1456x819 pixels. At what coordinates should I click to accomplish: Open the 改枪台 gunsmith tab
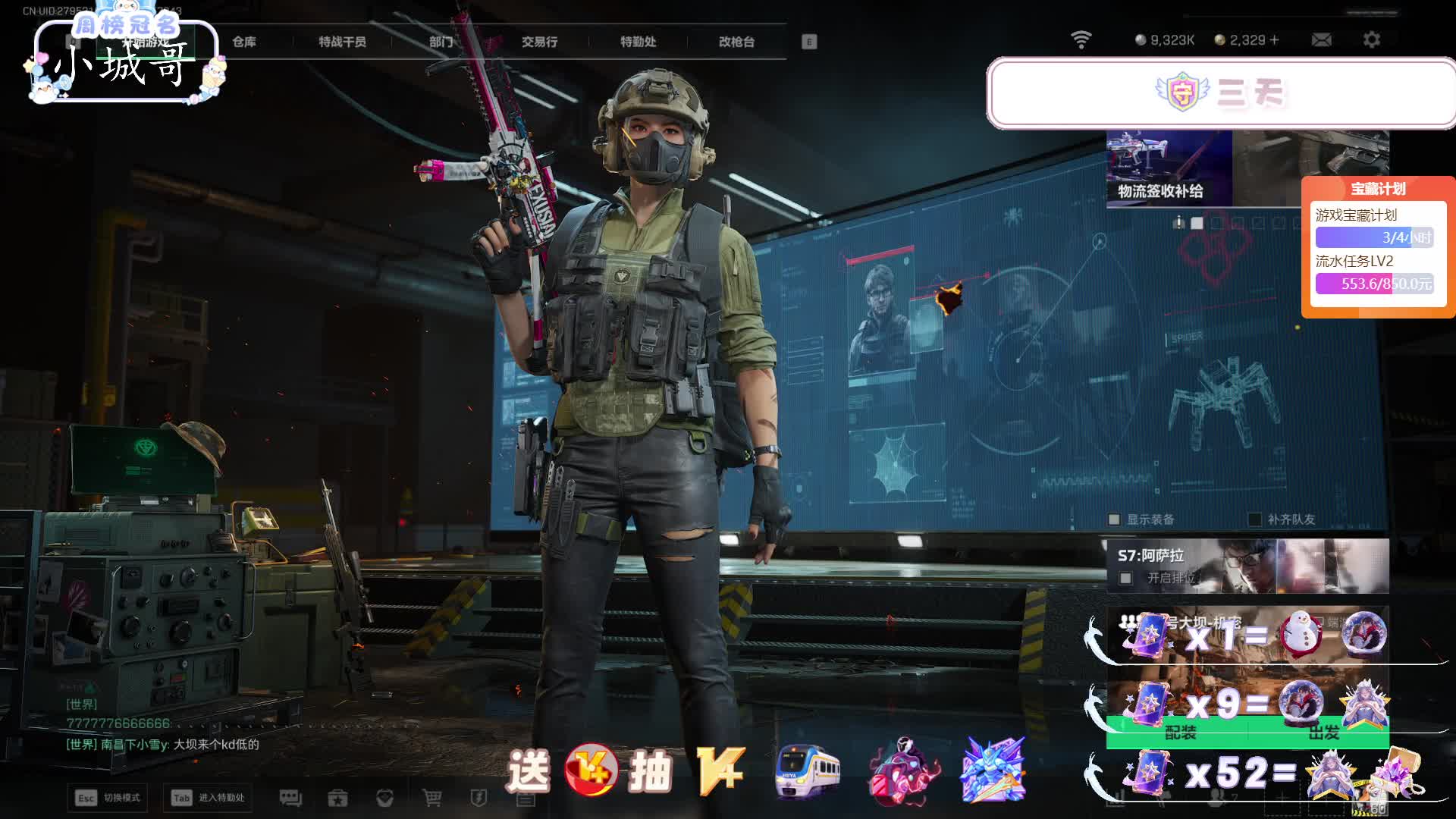736,42
